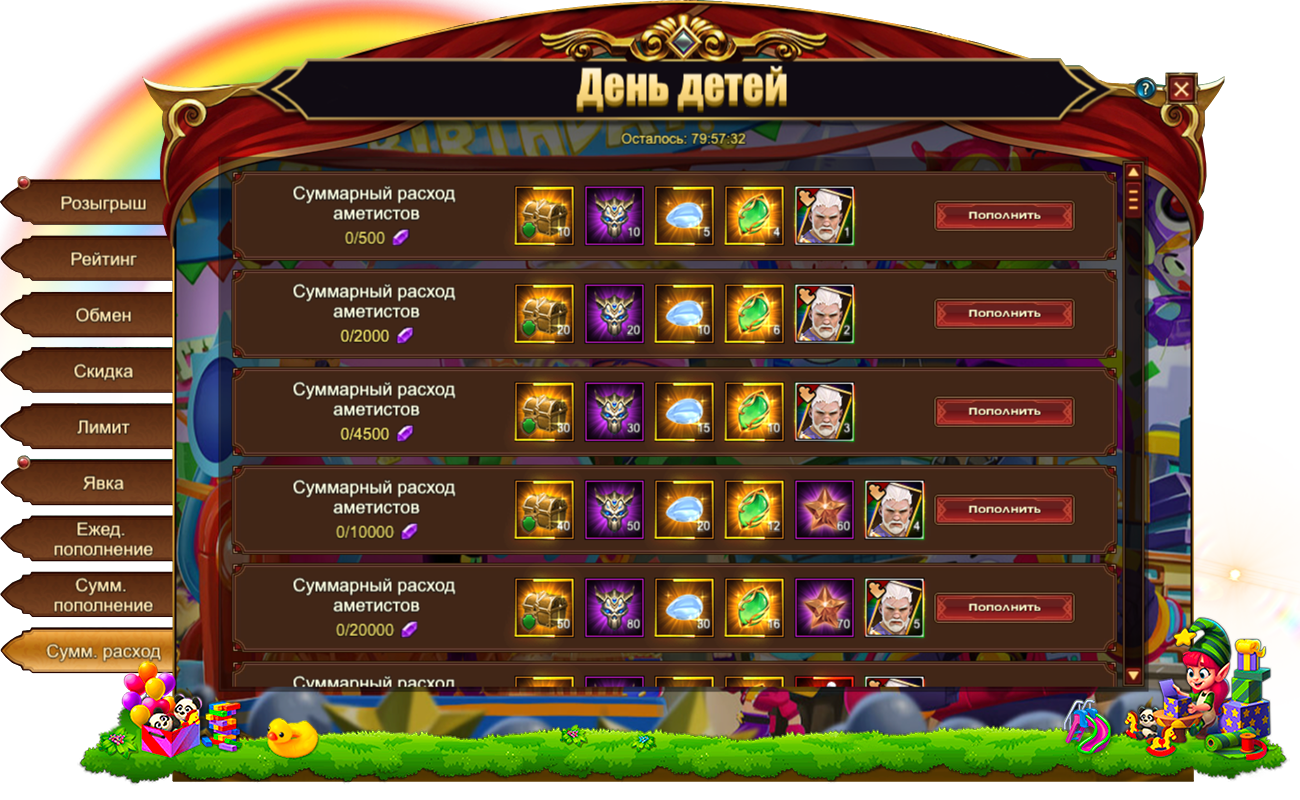Open the Явка tab
The width and height of the screenshot is (1300, 800).
coord(102,484)
